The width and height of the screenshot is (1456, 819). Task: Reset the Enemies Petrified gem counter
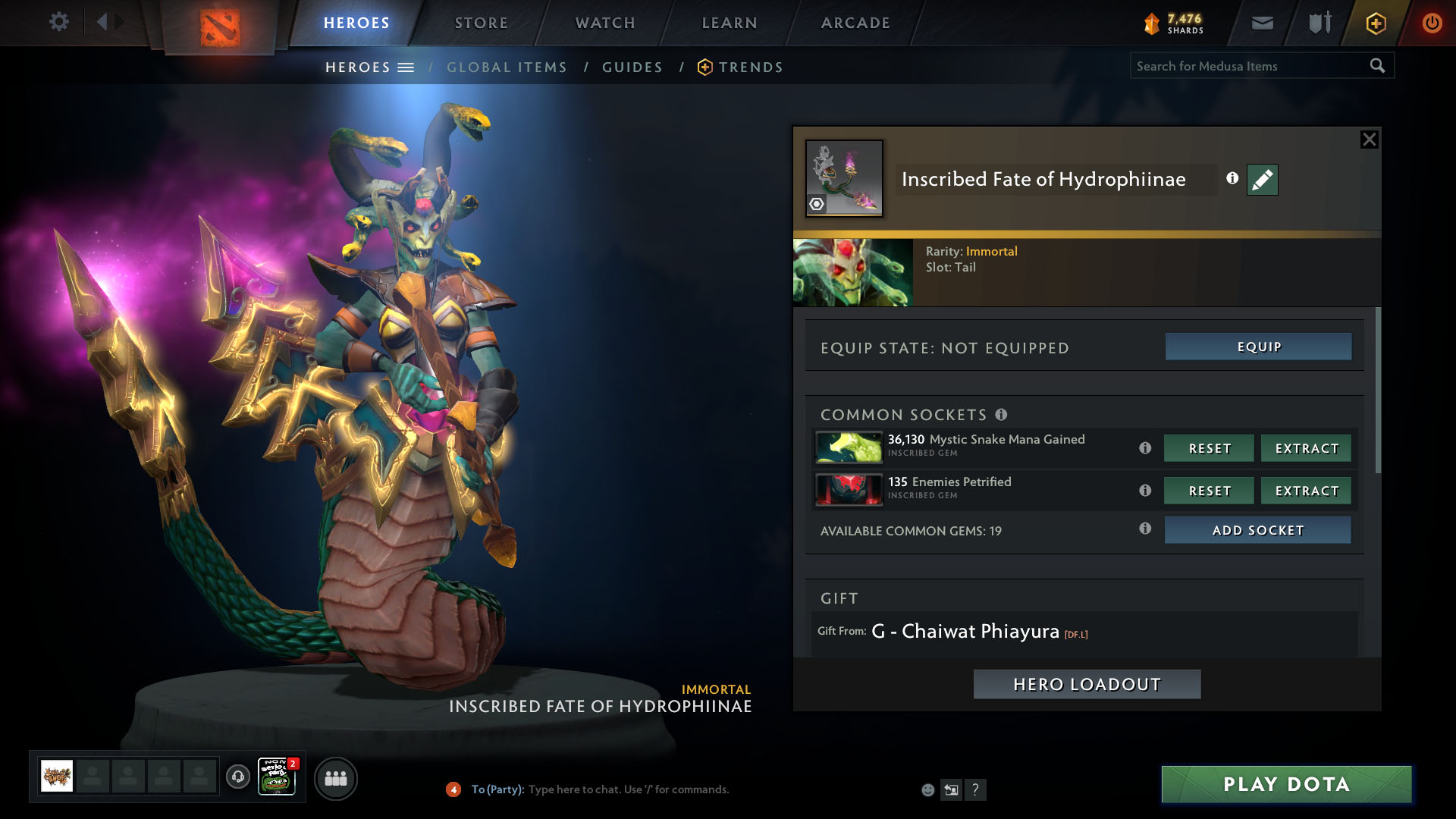[1209, 491]
